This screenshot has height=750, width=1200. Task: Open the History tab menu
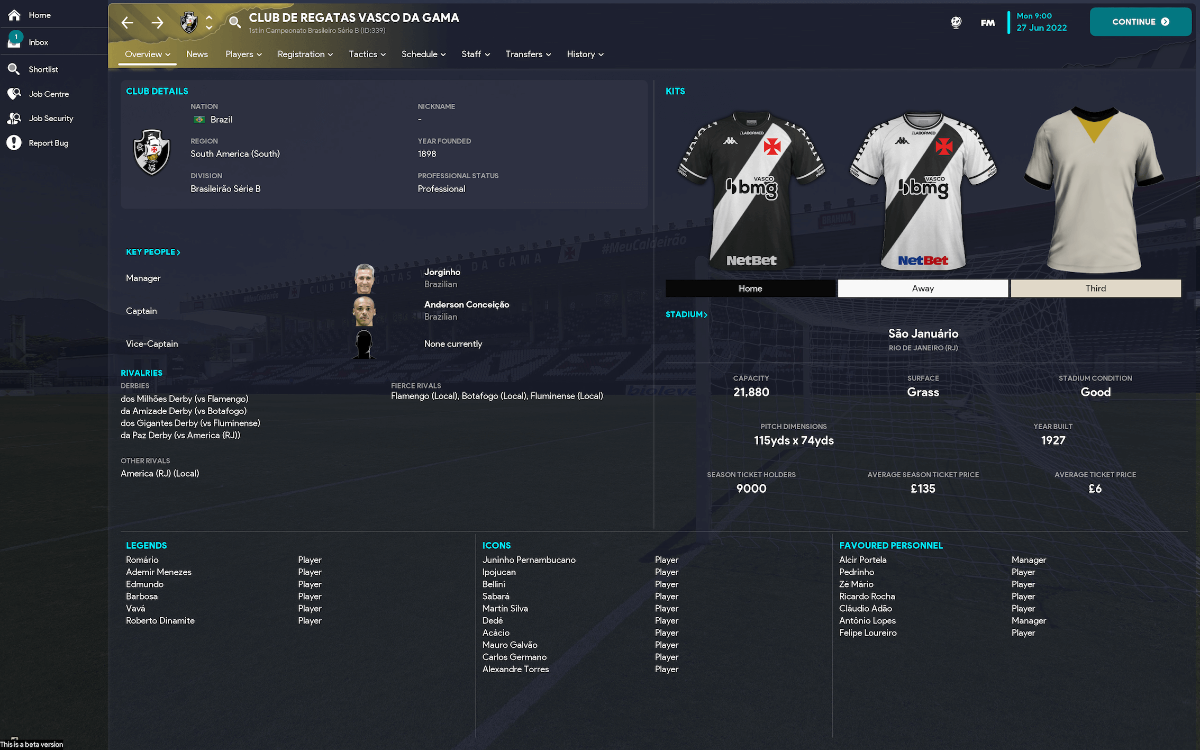coord(585,55)
